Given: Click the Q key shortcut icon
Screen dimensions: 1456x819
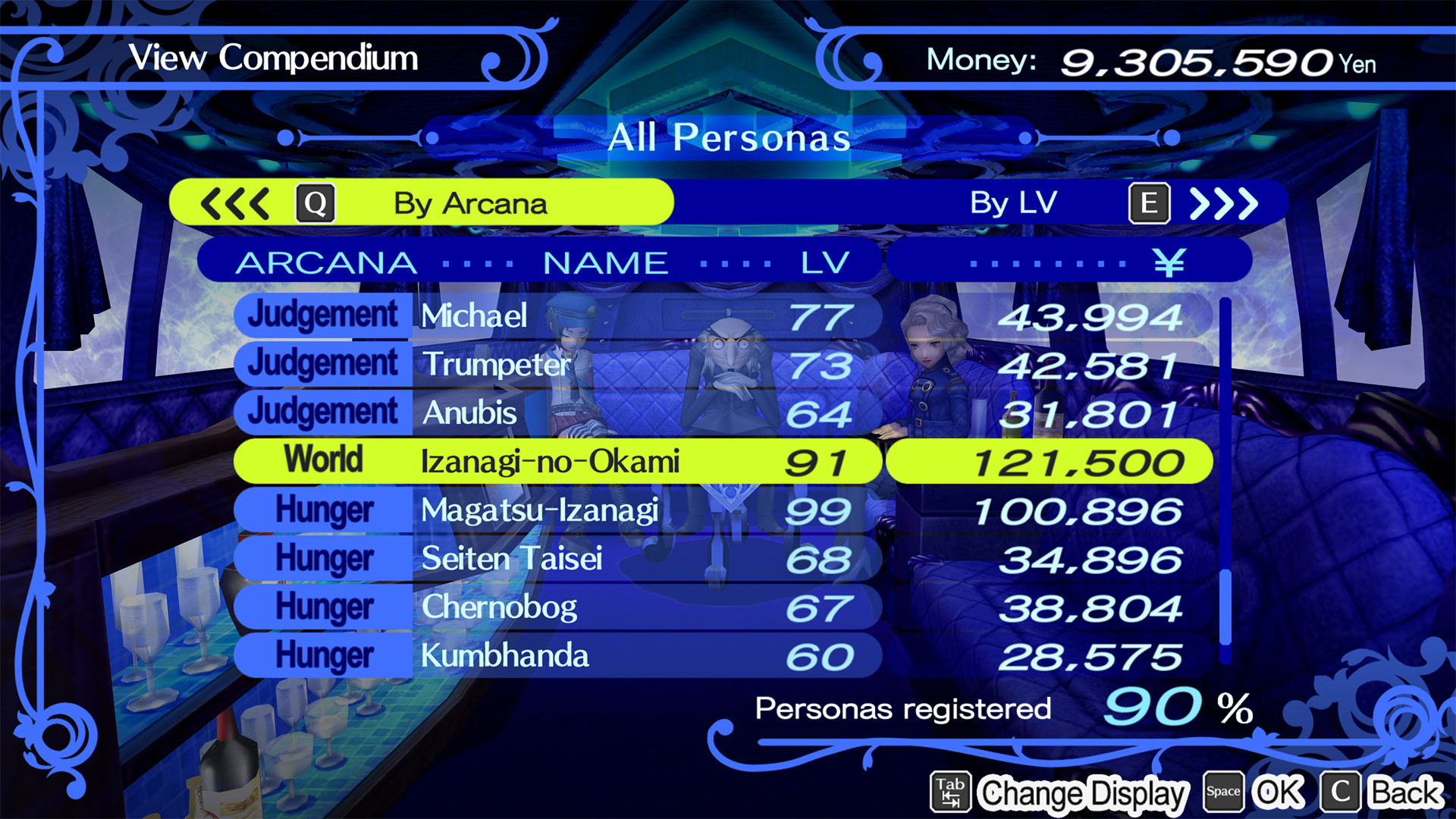Looking at the screenshot, I should [316, 202].
